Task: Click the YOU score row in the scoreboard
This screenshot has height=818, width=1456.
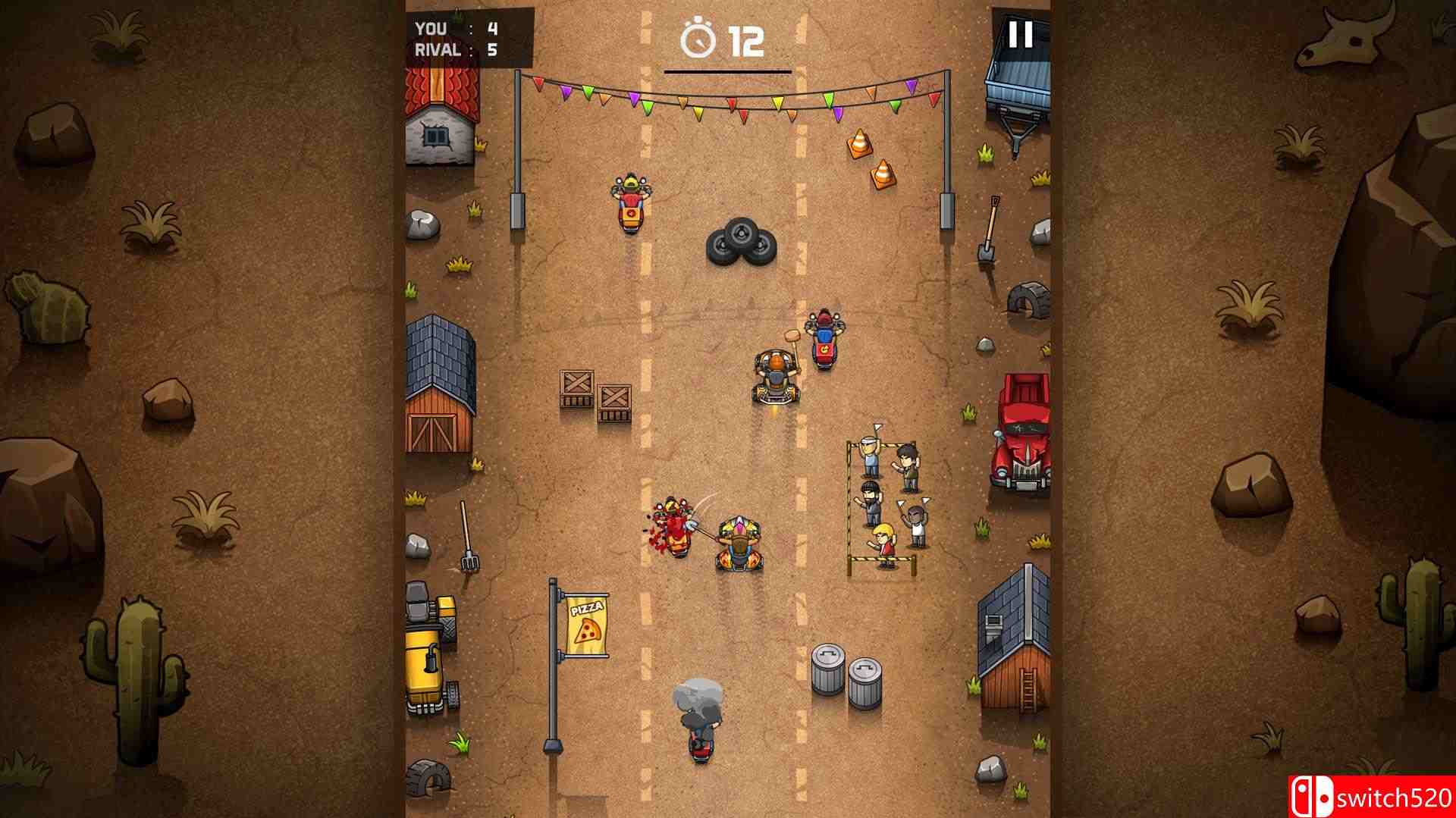Action: 451,27
